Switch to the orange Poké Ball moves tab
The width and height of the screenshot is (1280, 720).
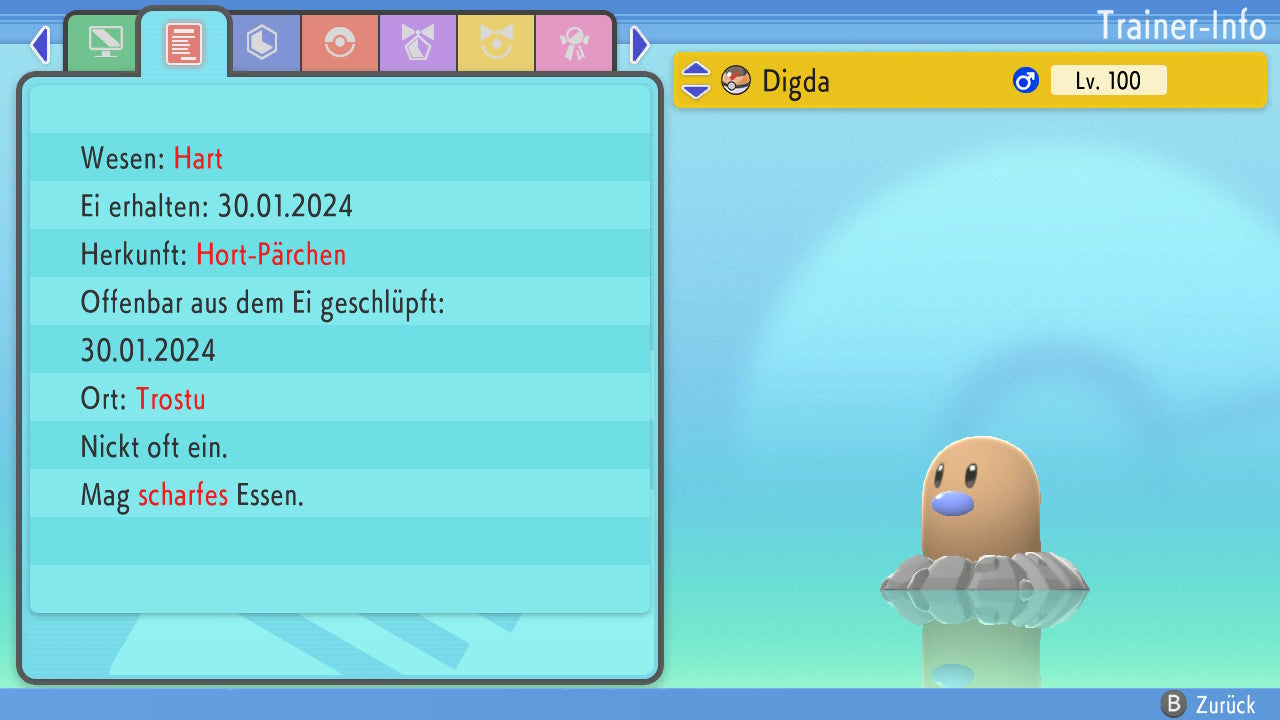340,43
